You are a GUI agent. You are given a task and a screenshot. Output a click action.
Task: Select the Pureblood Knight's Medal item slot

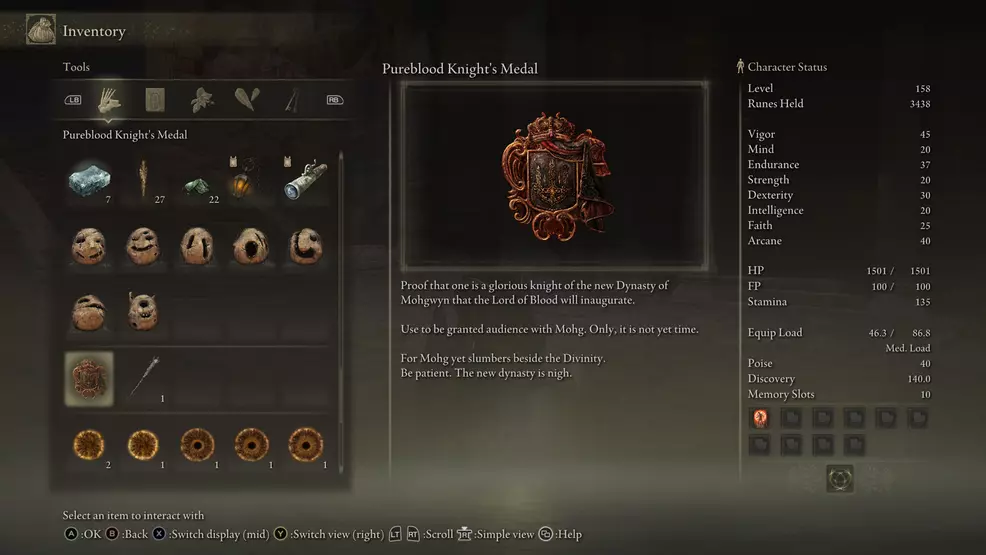pos(89,378)
